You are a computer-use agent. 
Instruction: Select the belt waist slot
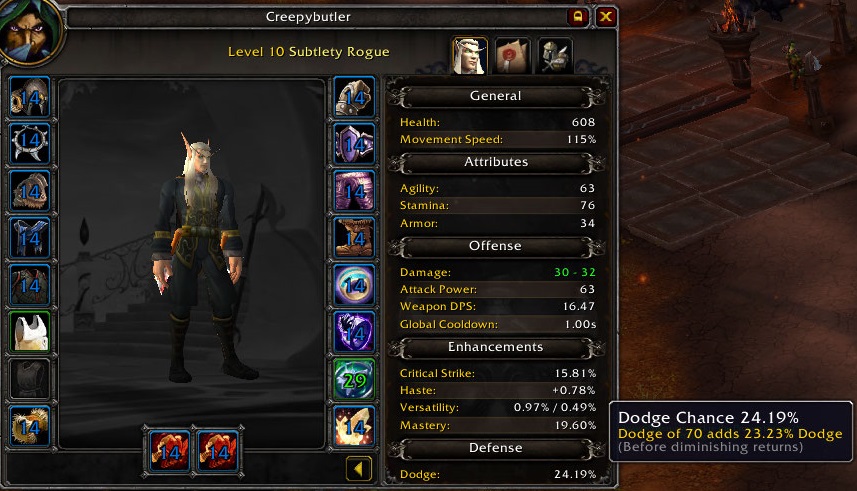354,143
